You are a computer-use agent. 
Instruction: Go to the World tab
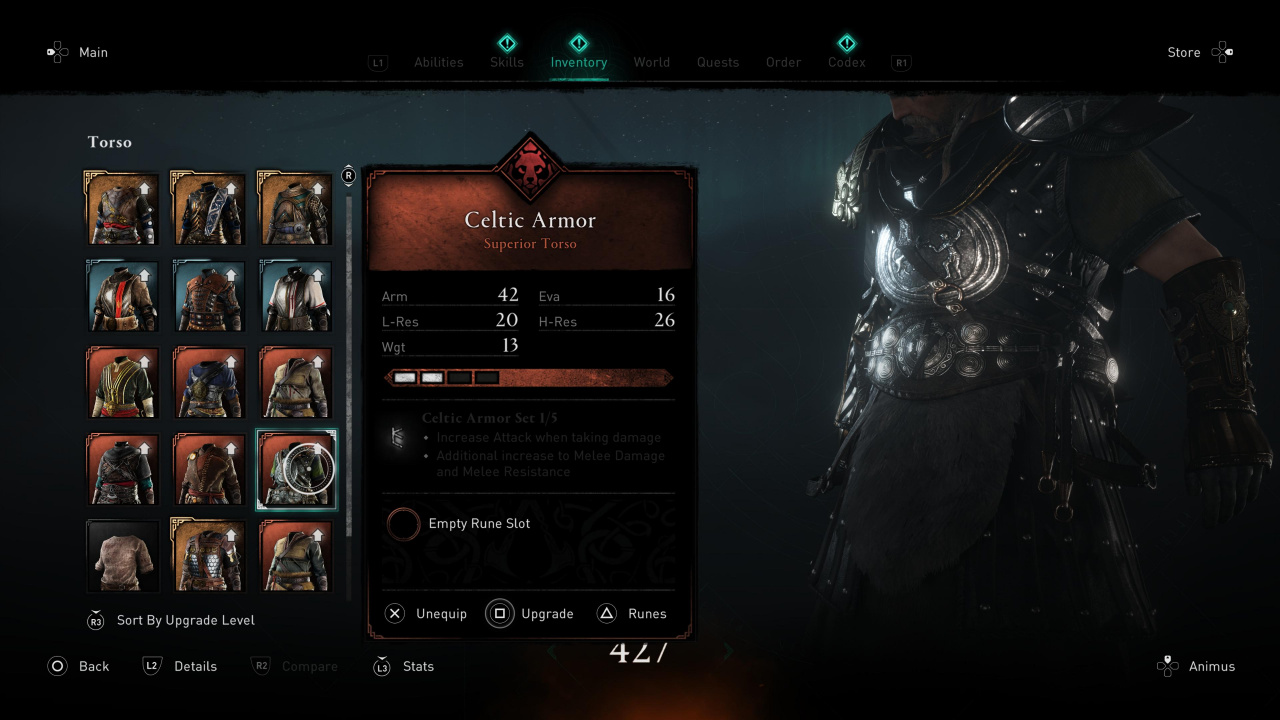coord(652,62)
